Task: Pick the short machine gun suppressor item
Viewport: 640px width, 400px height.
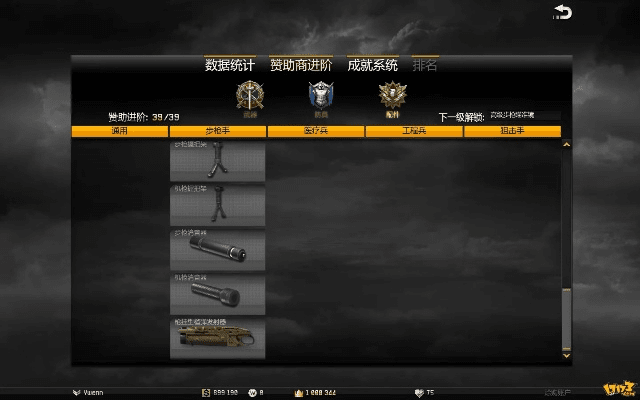Action: point(217,294)
